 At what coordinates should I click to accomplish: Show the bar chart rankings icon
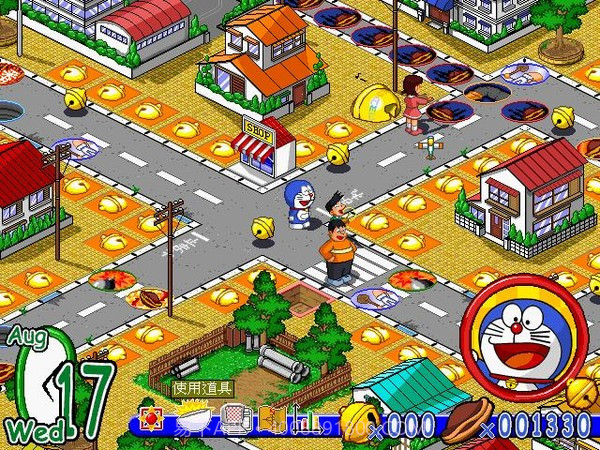pyautogui.click(x=302, y=418)
